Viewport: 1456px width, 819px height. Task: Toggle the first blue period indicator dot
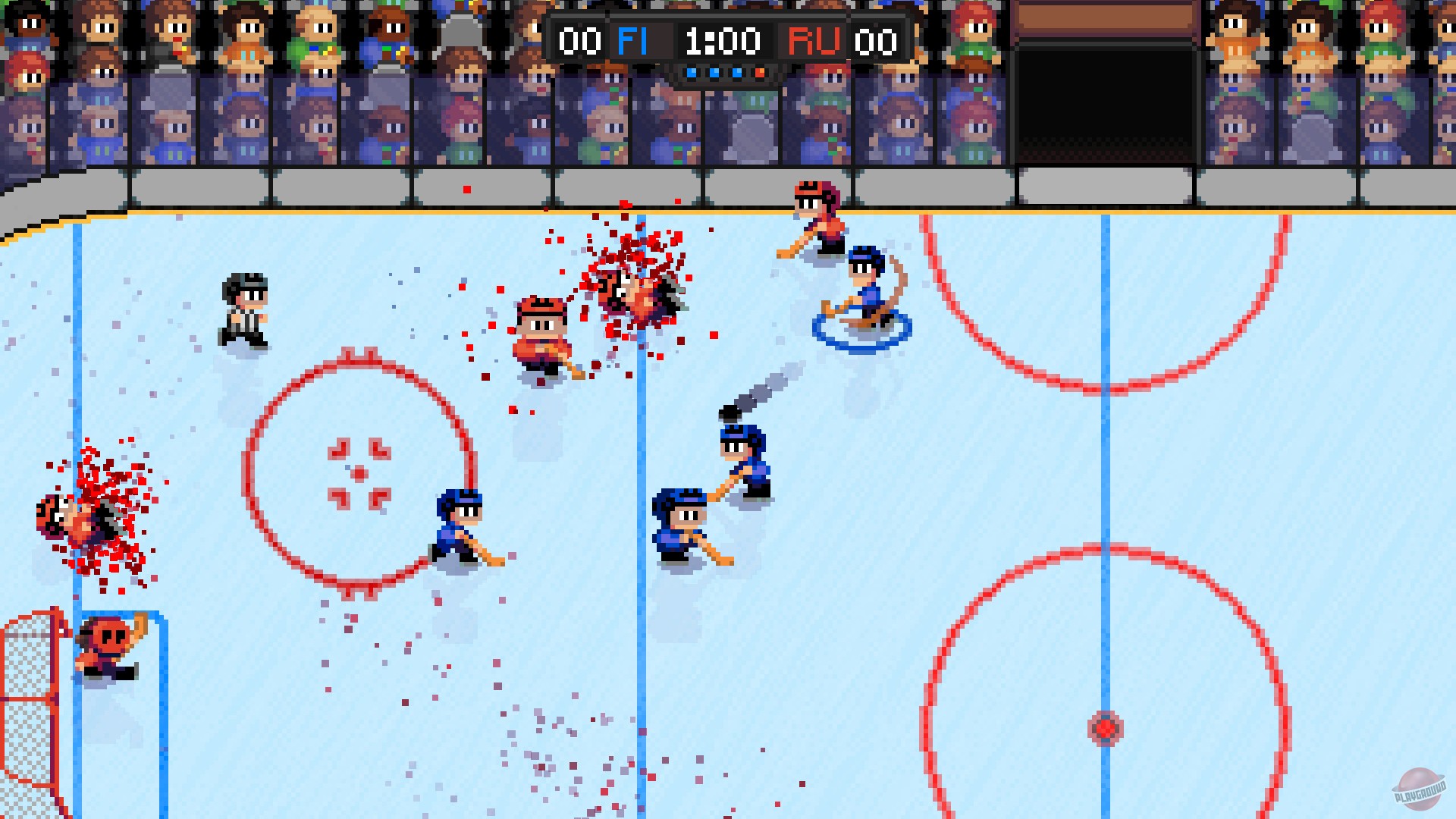692,74
